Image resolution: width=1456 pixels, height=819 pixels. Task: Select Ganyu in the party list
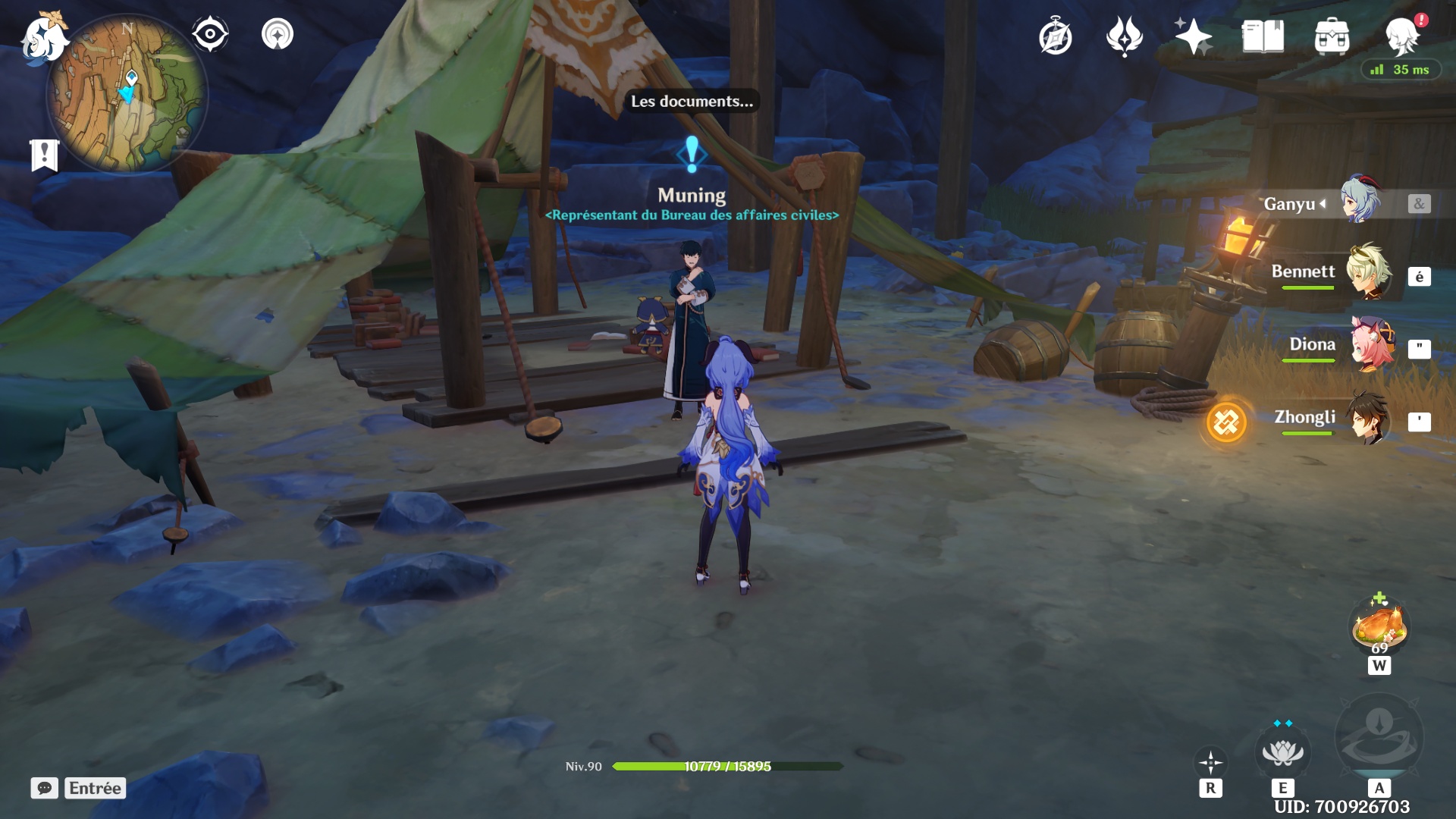[x=1360, y=202]
